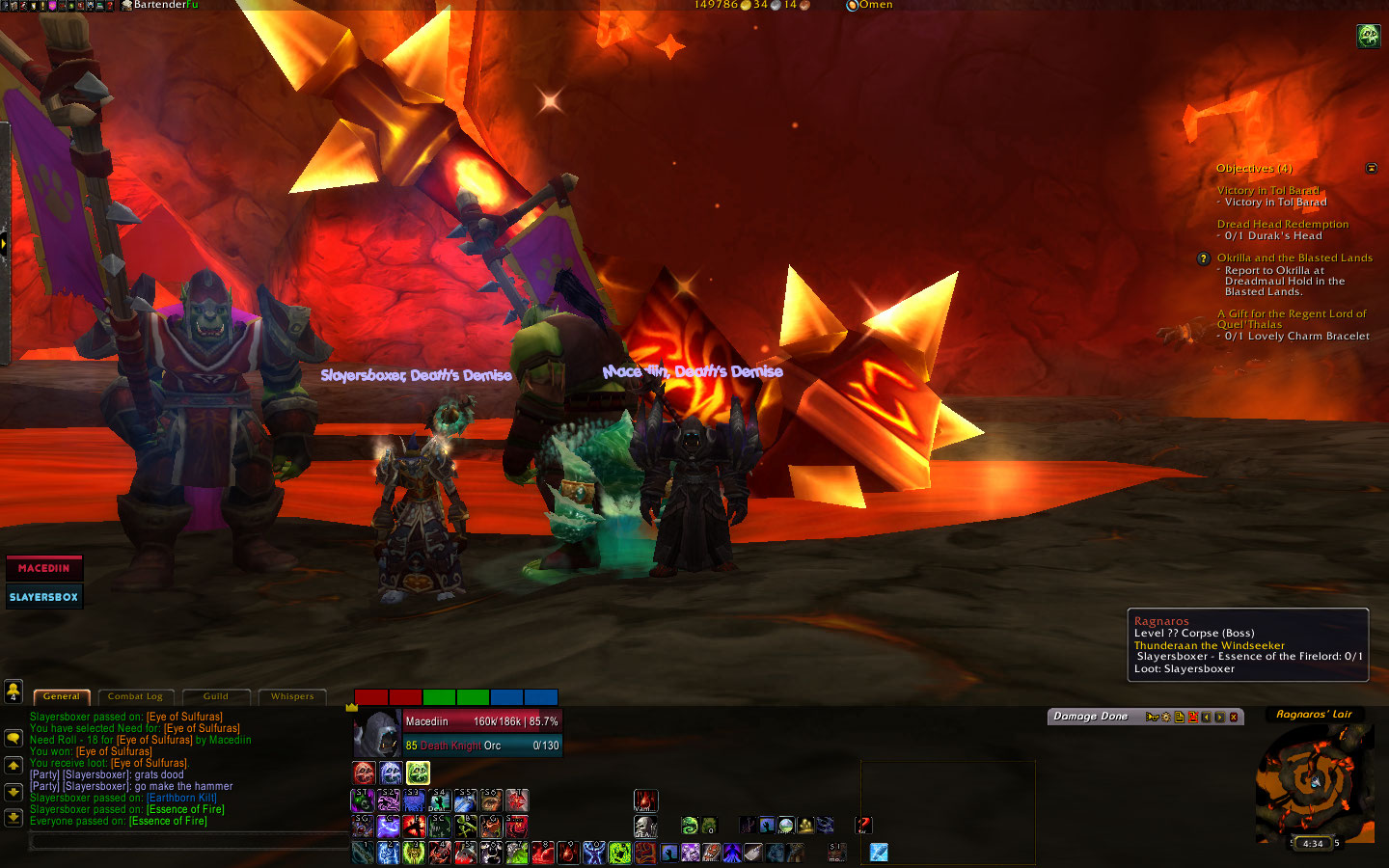
Task: Click the 4:34 clock button
Action: point(1313,844)
